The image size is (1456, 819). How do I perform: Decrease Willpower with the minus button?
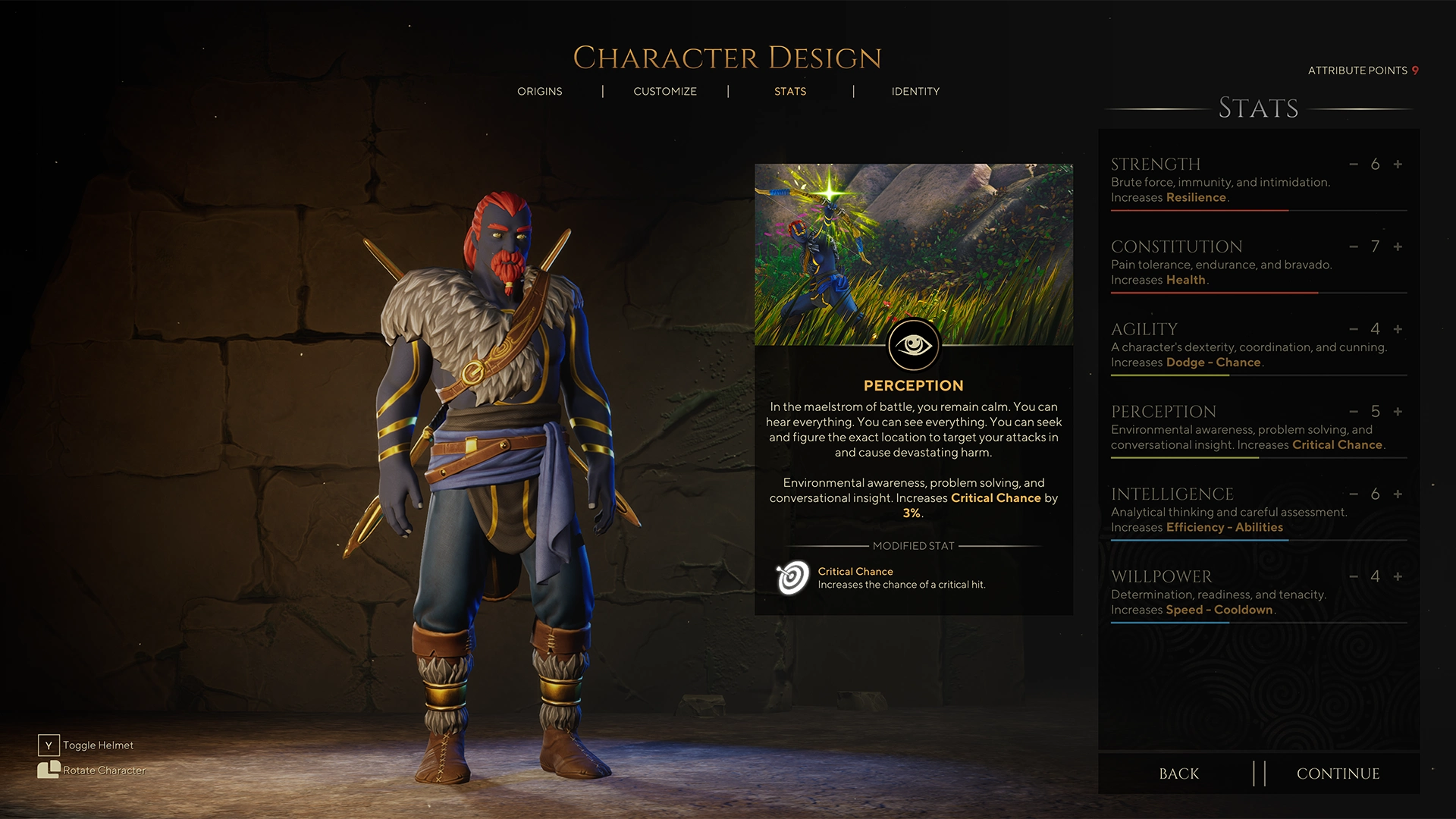[x=1352, y=576]
